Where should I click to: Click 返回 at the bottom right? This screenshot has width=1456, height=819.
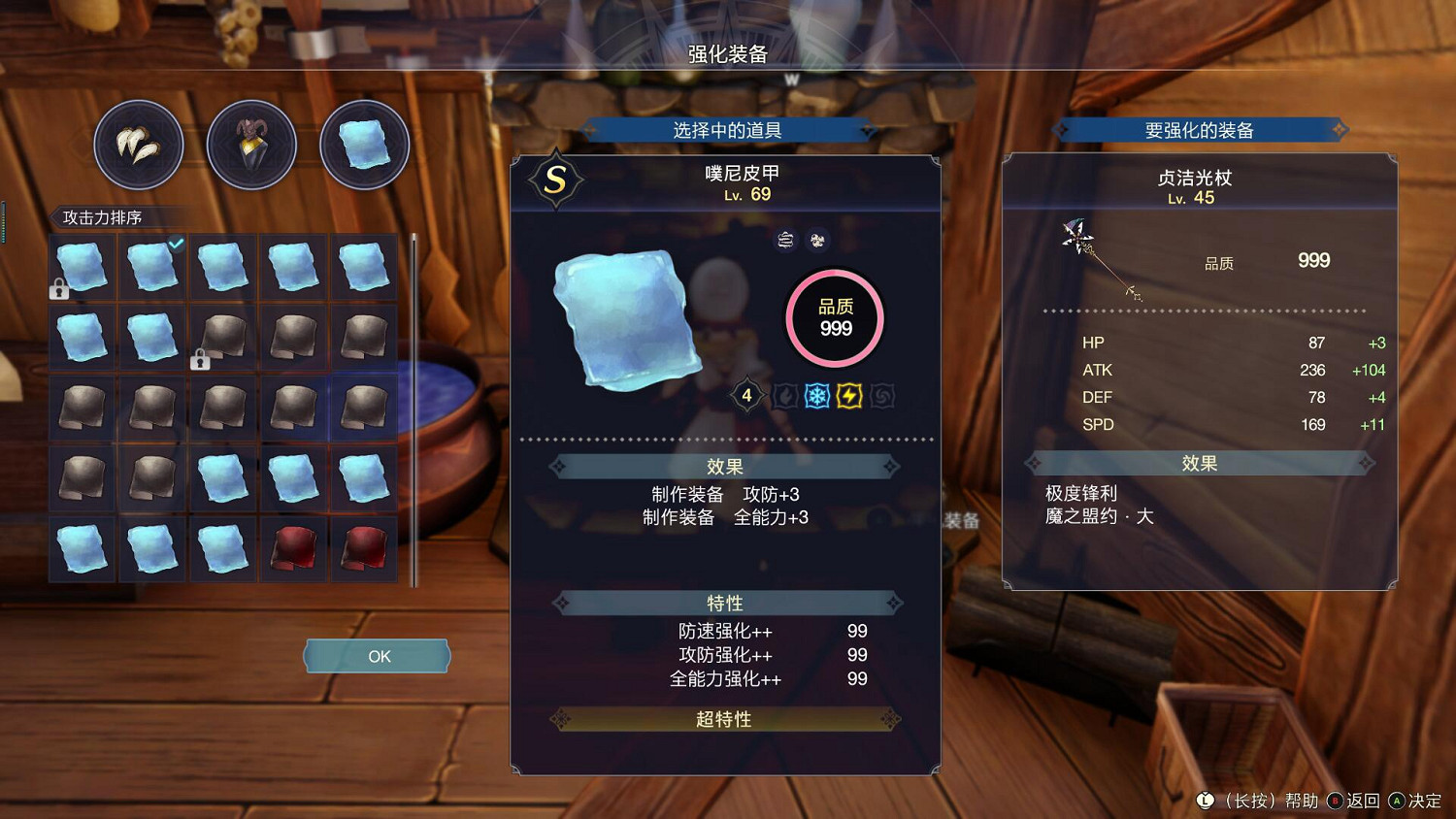click(1364, 802)
